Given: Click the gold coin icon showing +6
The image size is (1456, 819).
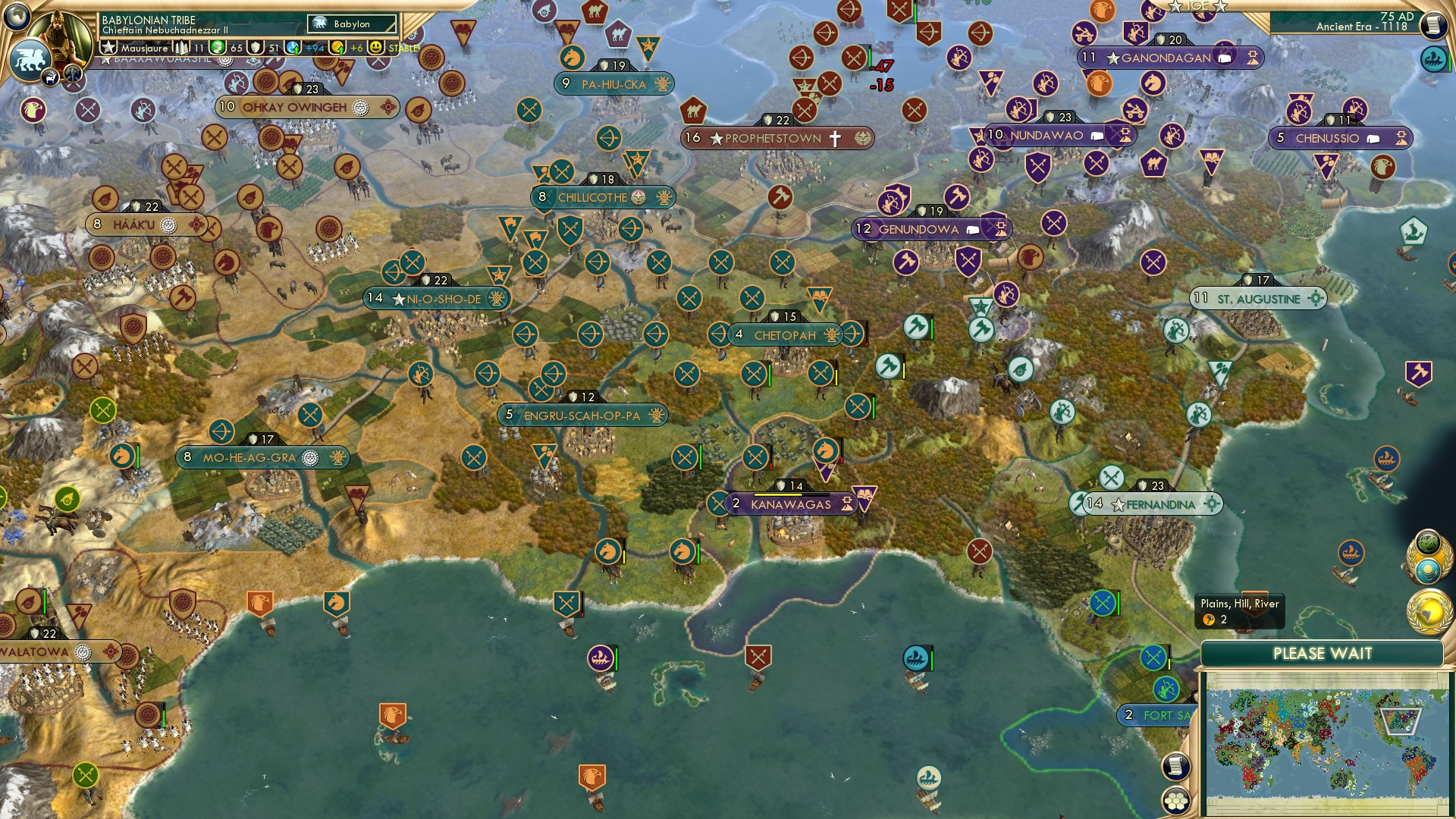Looking at the screenshot, I should point(338,48).
